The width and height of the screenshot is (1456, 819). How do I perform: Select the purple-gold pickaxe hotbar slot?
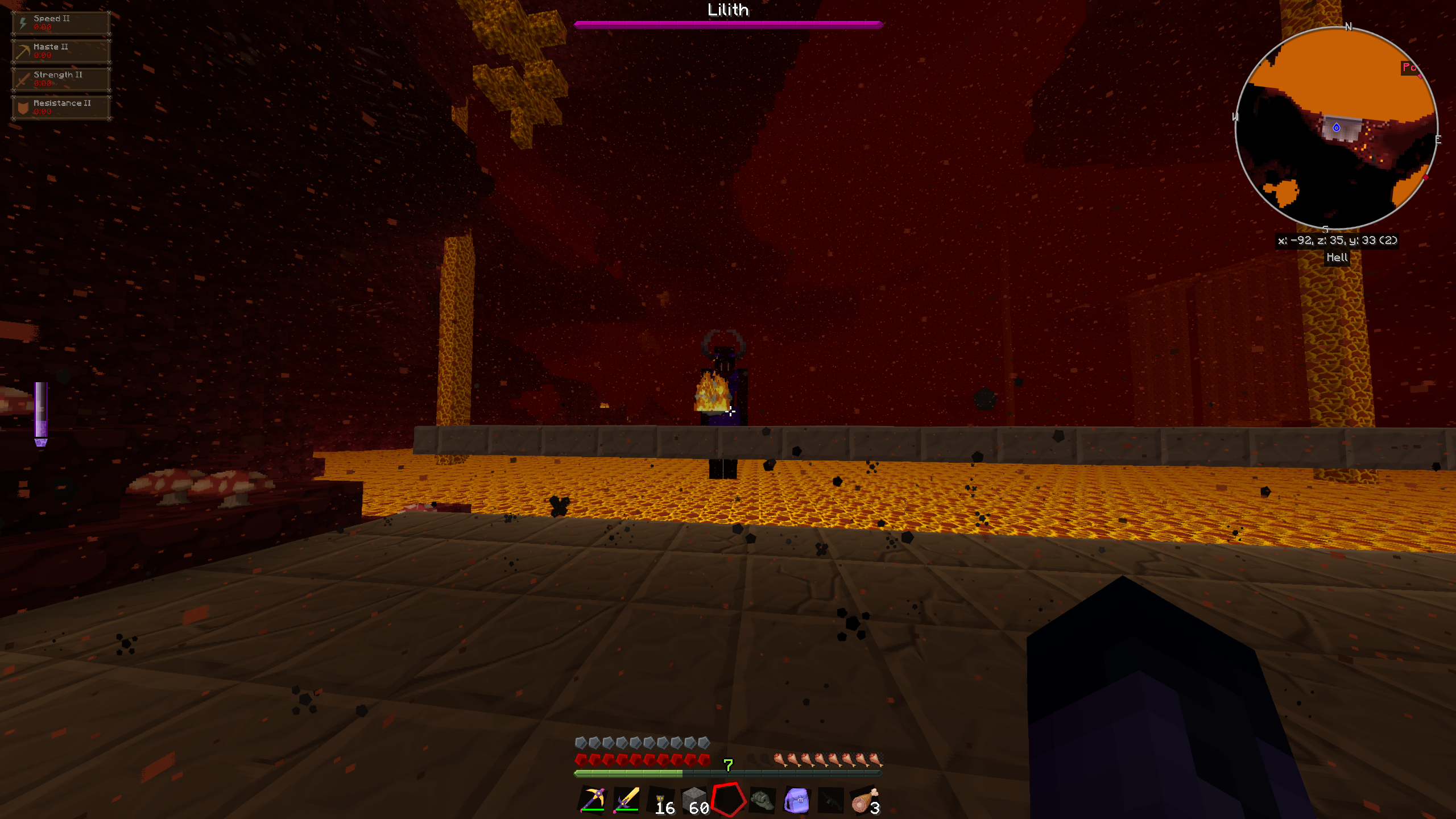[592, 800]
